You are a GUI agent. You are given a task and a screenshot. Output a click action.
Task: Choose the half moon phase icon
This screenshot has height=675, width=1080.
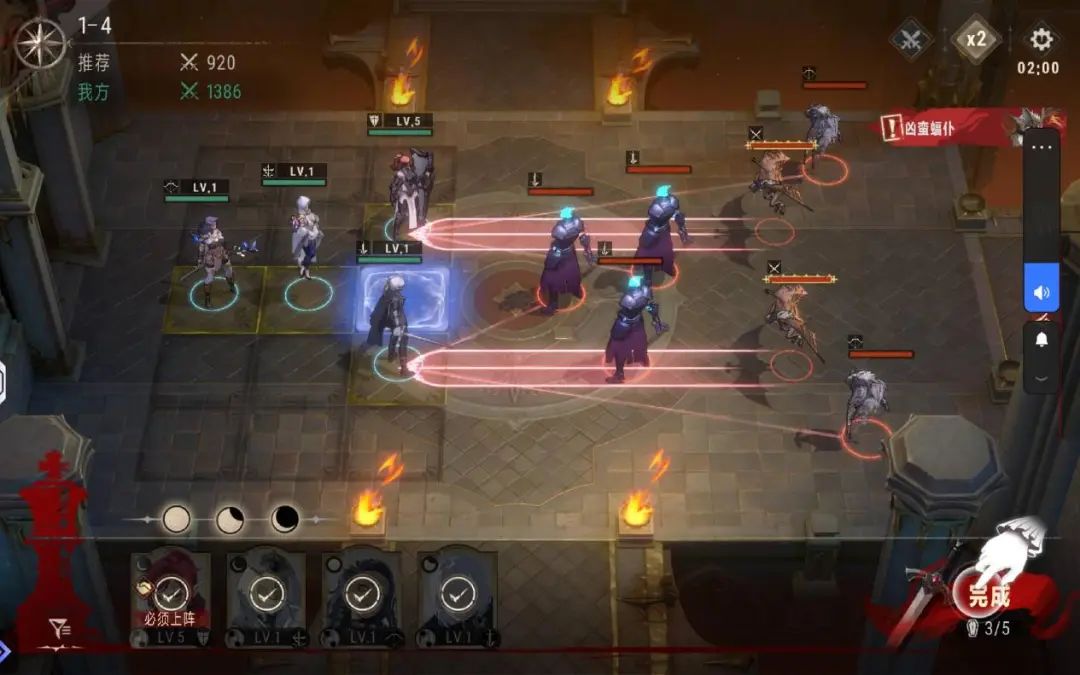point(231,519)
